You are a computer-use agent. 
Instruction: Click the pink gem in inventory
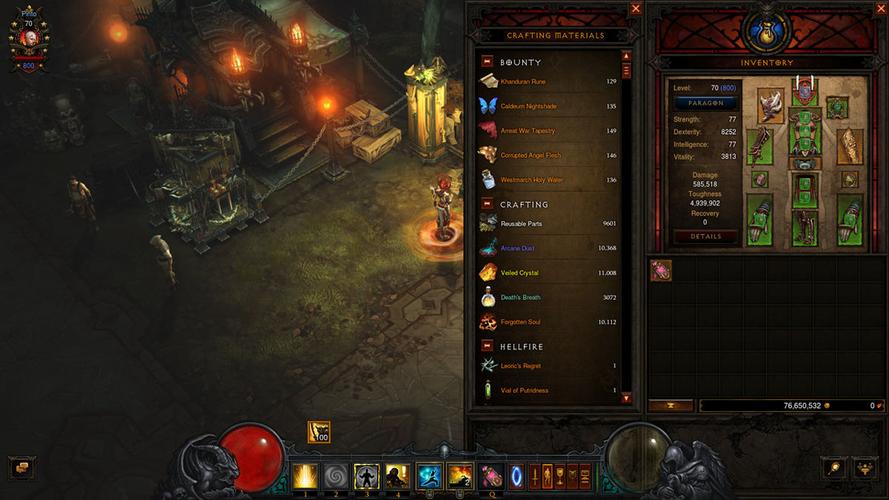(x=661, y=270)
